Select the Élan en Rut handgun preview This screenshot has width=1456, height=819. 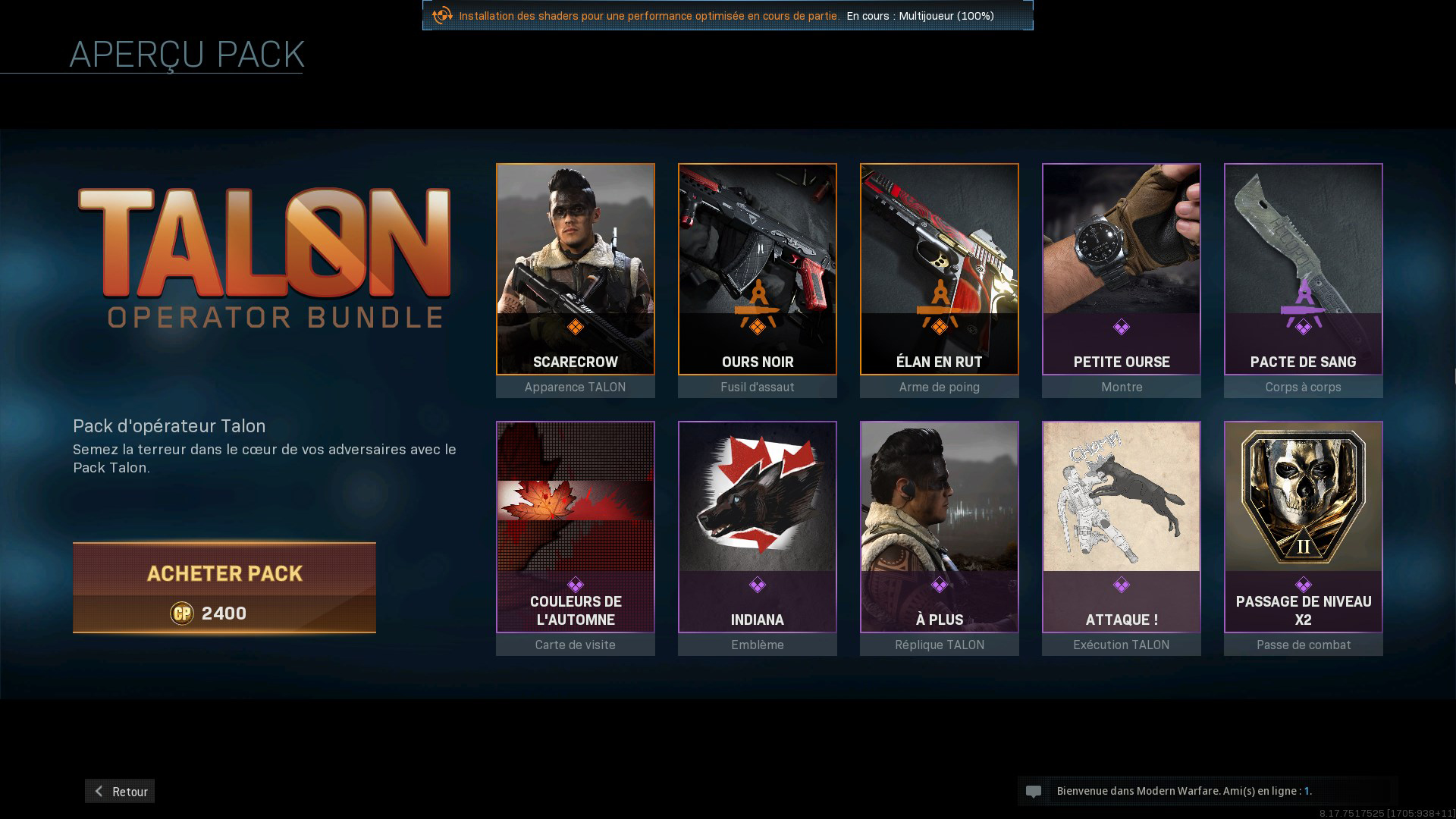(x=939, y=269)
